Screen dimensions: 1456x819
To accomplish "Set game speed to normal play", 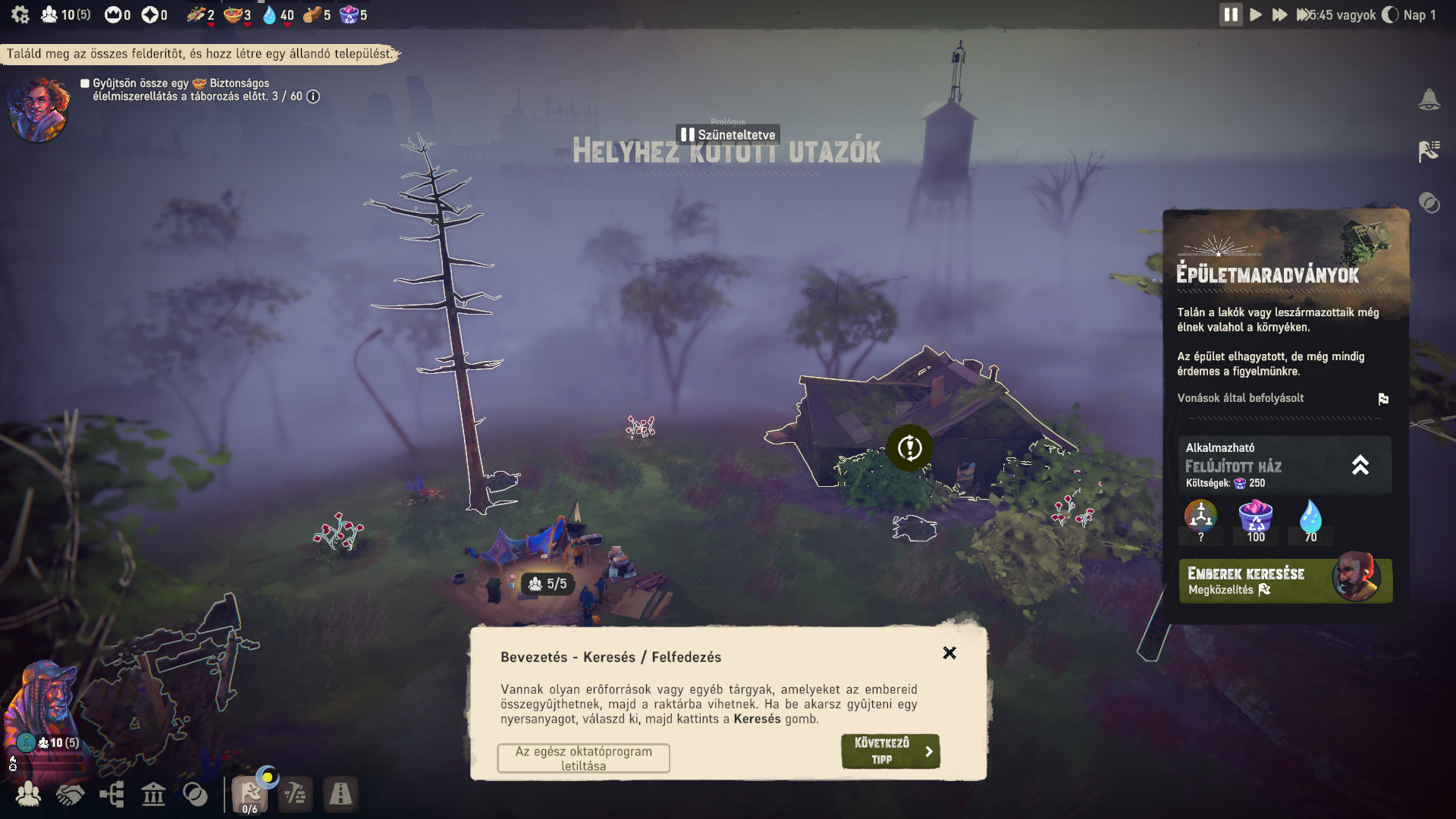I will pyautogui.click(x=1256, y=15).
